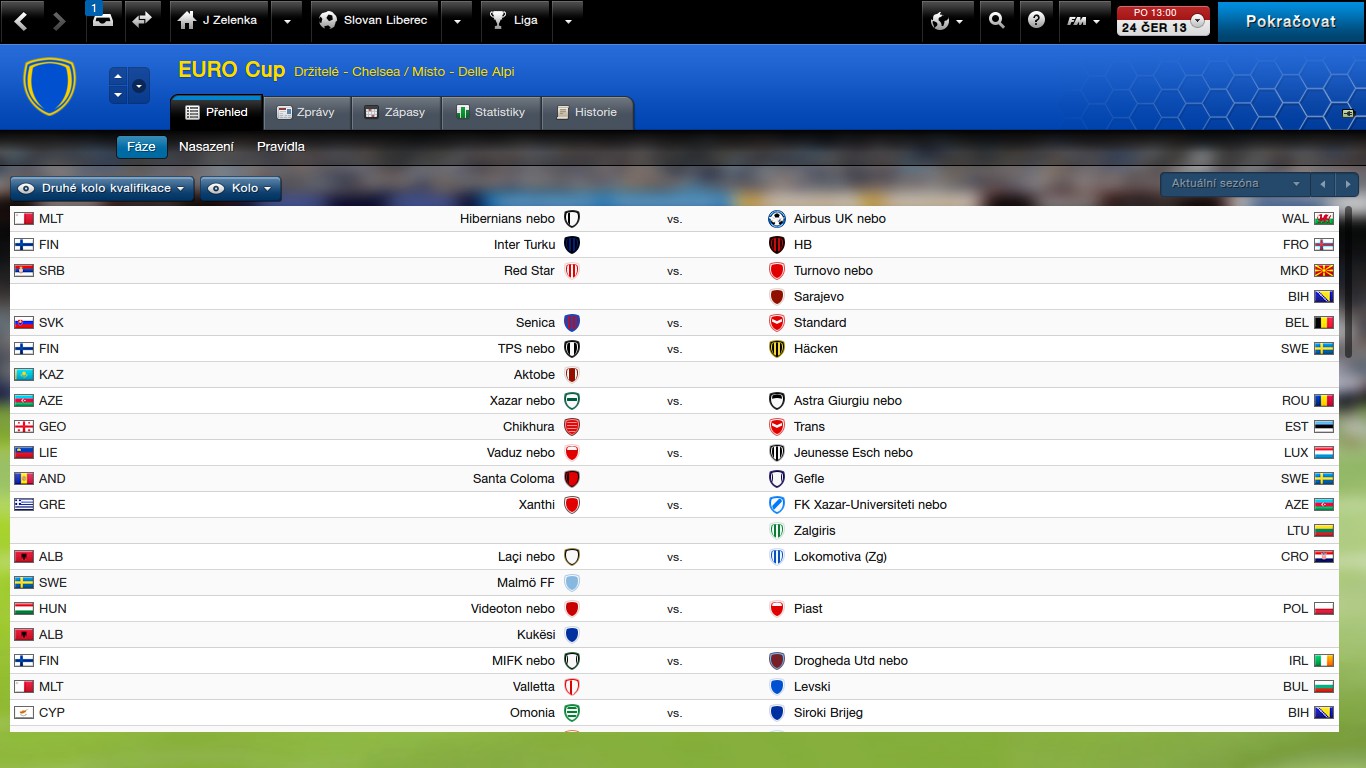Expand the Kolo filter dropdown
This screenshot has width=1366, height=768.
click(x=240, y=188)
